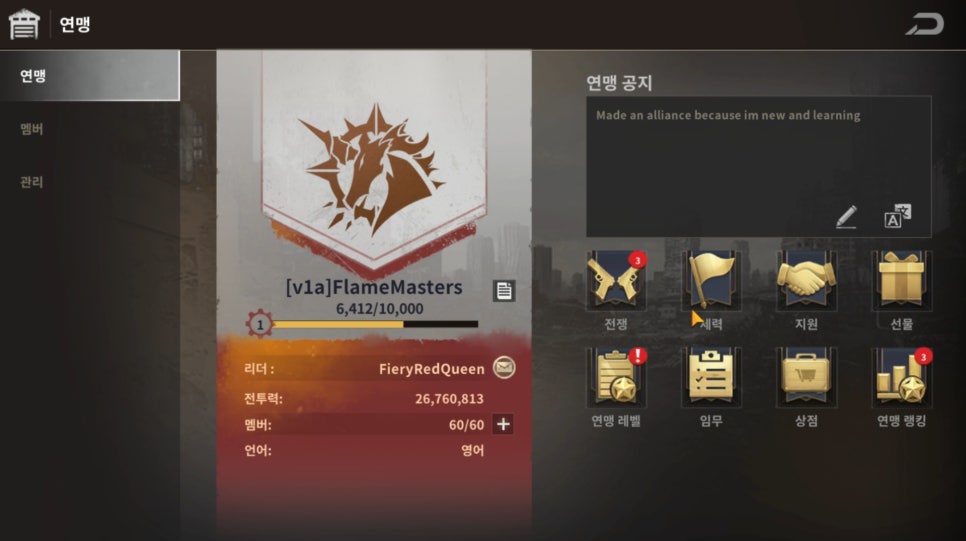This screenshot has width=966, height=541.
Task: Open the alliance info document icon
Action: (x=504, y=290)
